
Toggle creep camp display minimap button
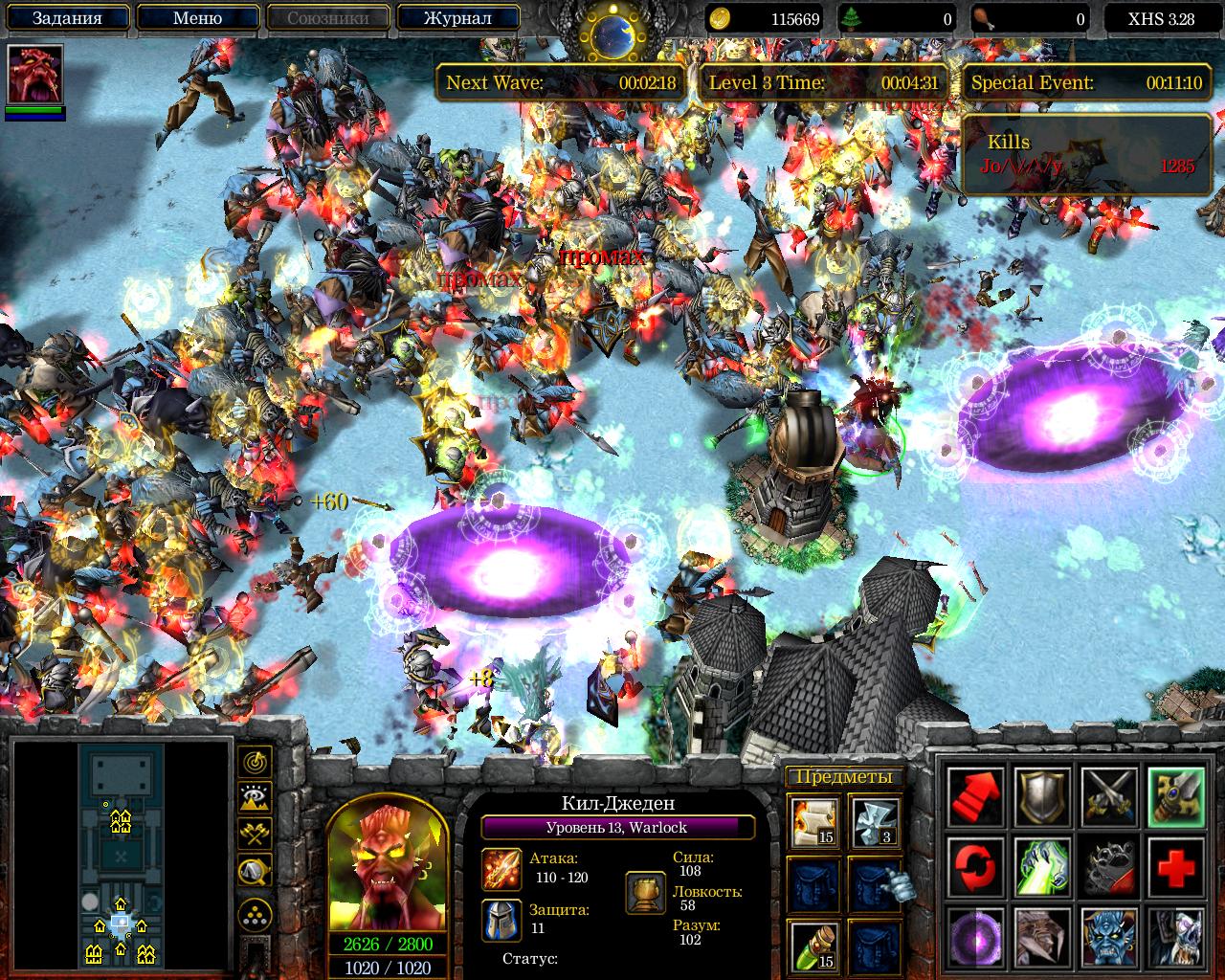[255, 869]
